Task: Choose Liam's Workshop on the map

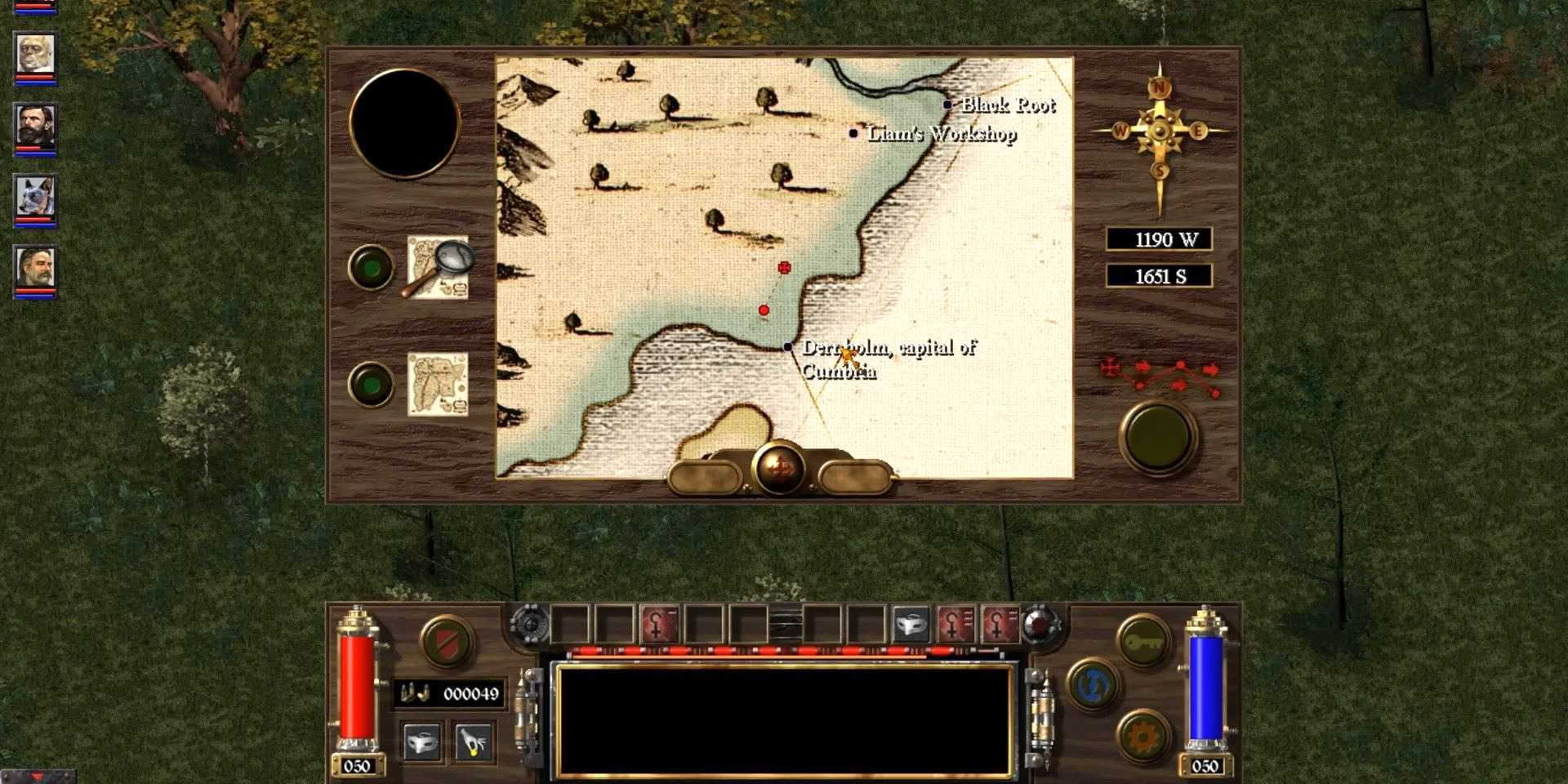Action: click(x=853, y=133)
